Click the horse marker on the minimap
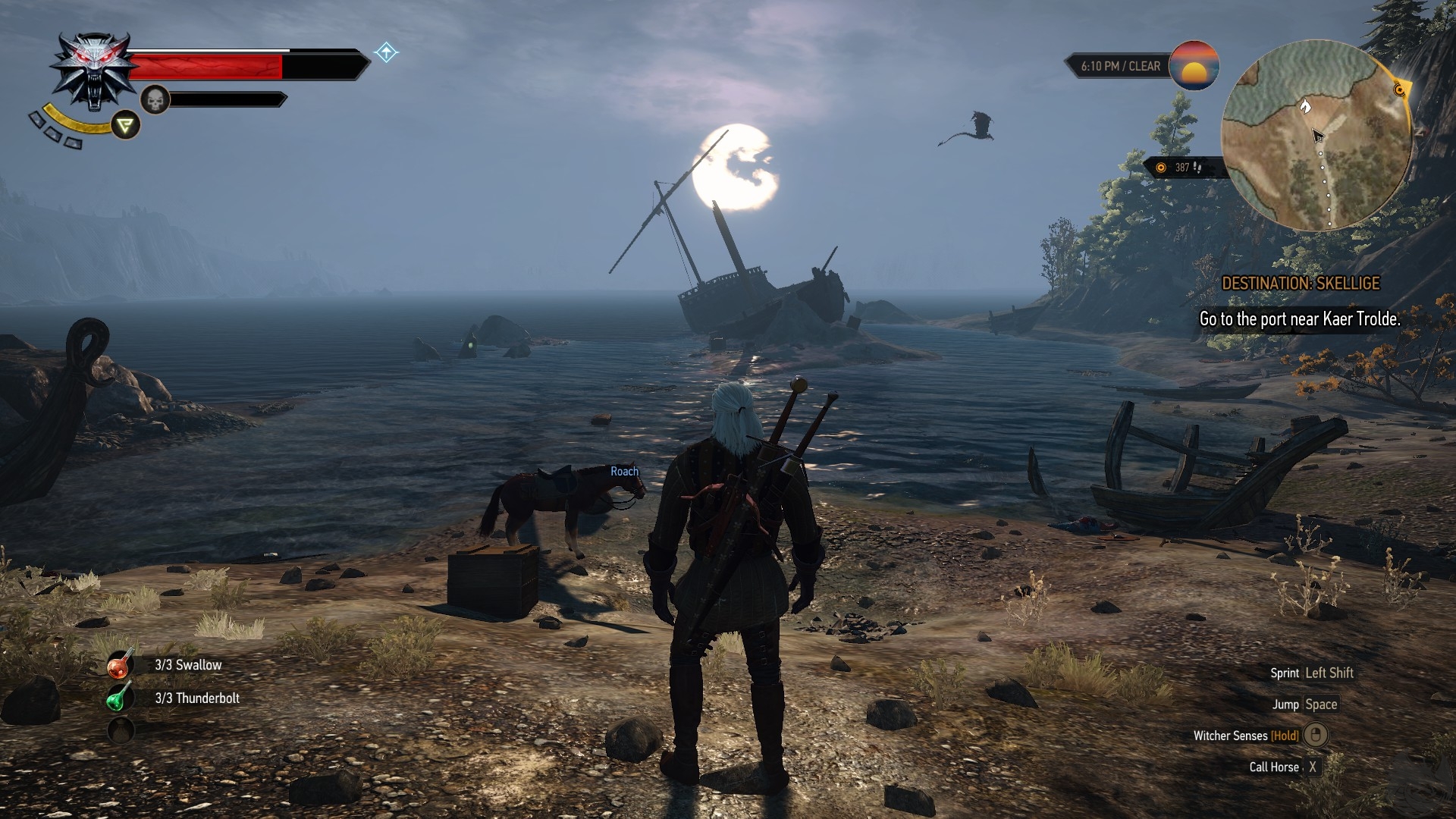The width and height of the screenshot is (1456, 819). [1305, 105]
